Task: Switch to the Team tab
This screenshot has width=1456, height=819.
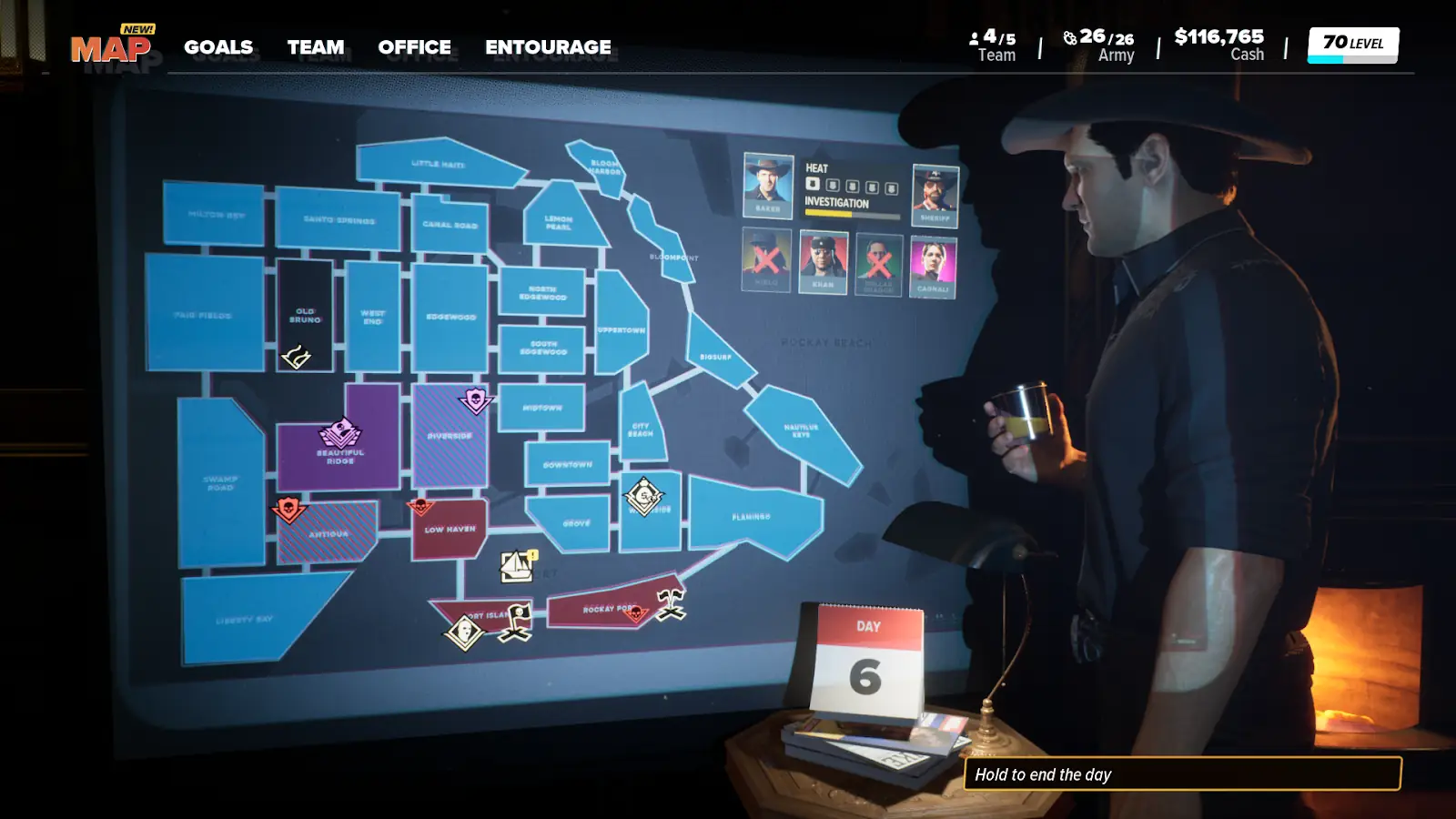Action: 316,47
